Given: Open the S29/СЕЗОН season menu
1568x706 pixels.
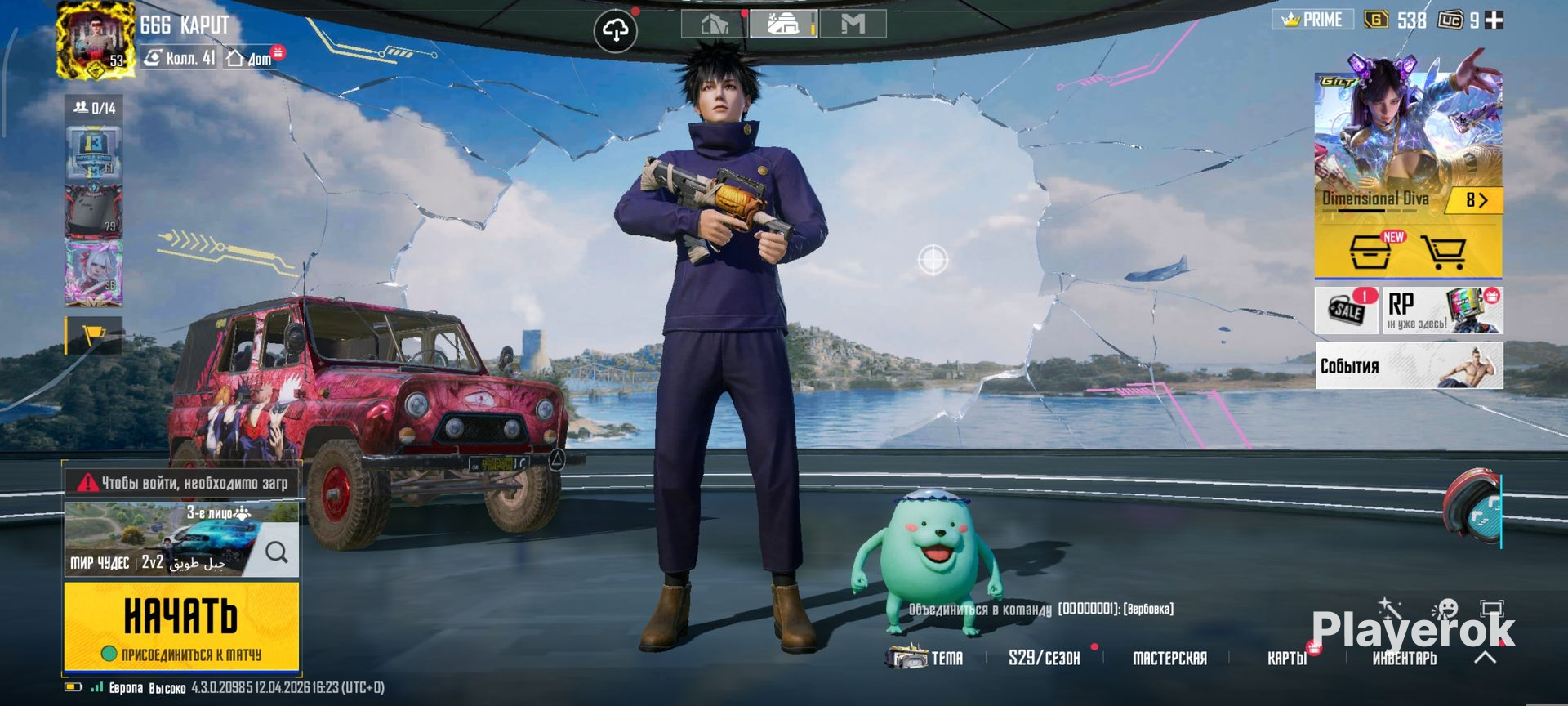Looking at the screenshot, I should coord(1044,658).
